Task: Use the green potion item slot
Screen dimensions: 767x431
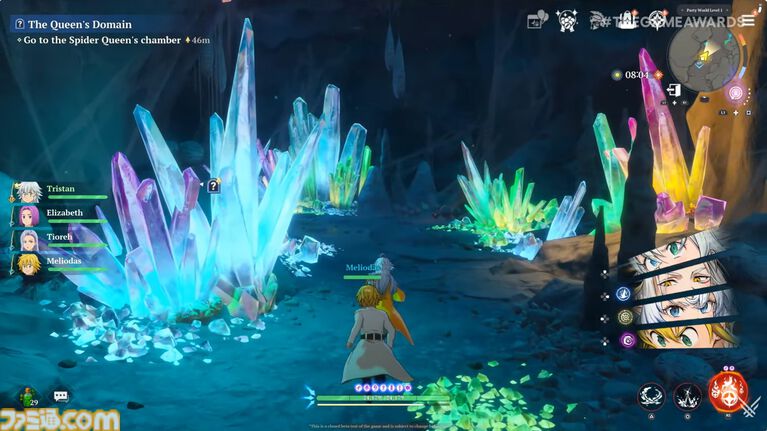Action: coord(27,396)
